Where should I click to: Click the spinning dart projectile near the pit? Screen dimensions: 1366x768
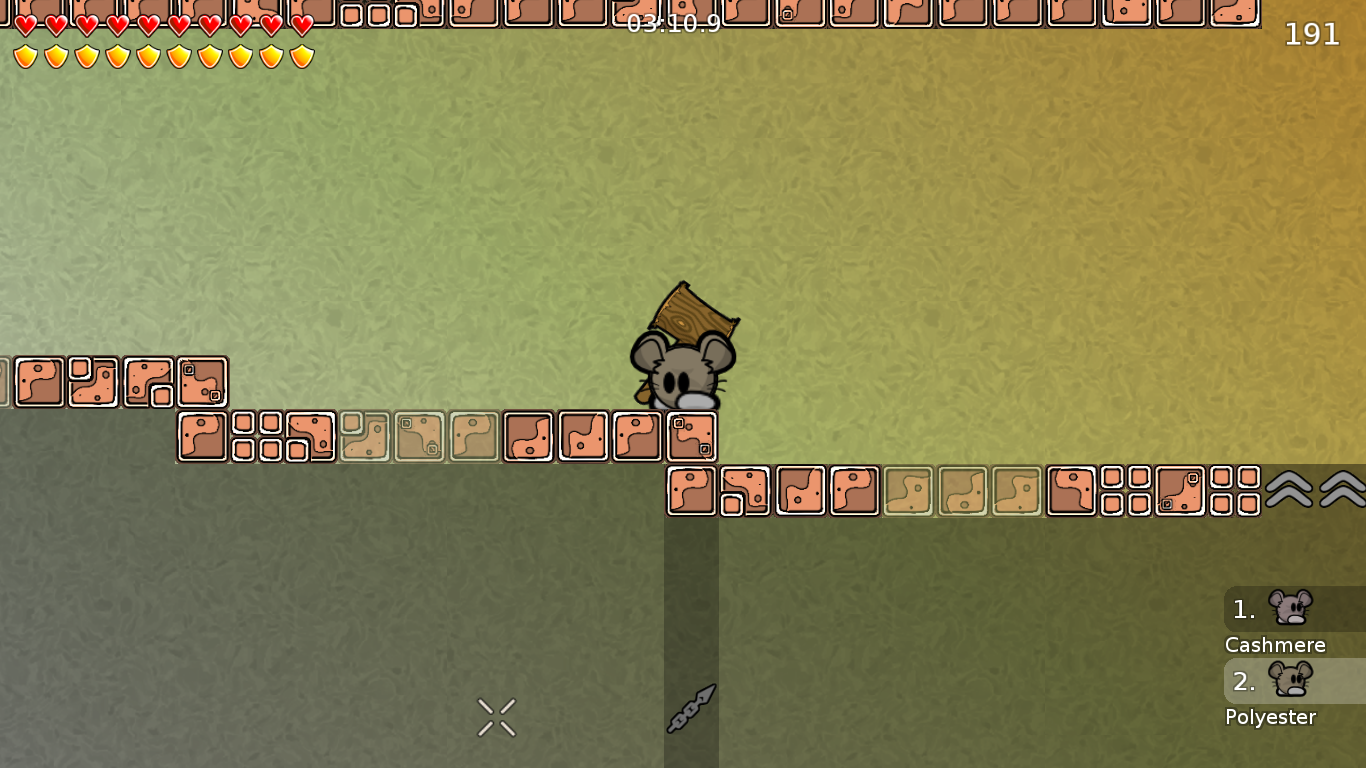click(691, 707)
